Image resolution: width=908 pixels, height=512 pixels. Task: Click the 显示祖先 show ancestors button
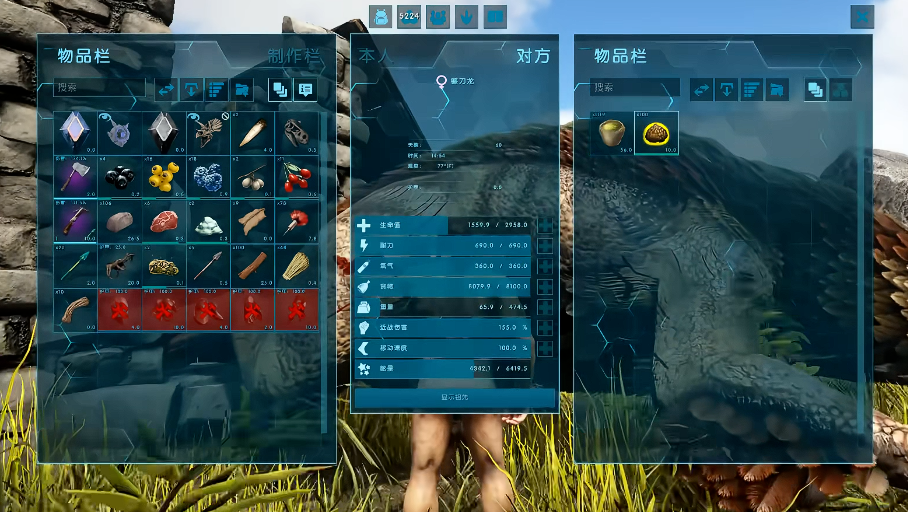pyautogui.click(x=455, y=398)
